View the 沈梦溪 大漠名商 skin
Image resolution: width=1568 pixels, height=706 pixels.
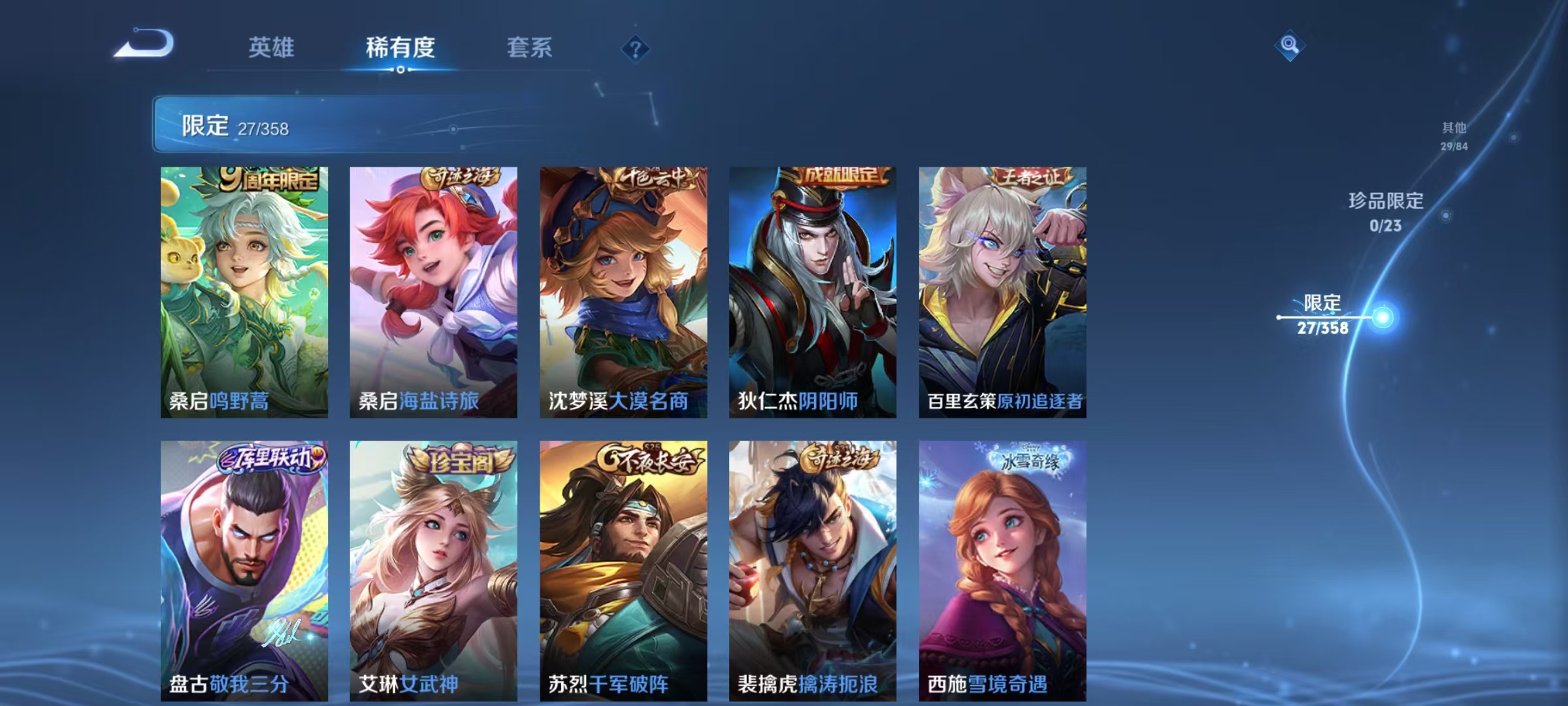point(622,288)
